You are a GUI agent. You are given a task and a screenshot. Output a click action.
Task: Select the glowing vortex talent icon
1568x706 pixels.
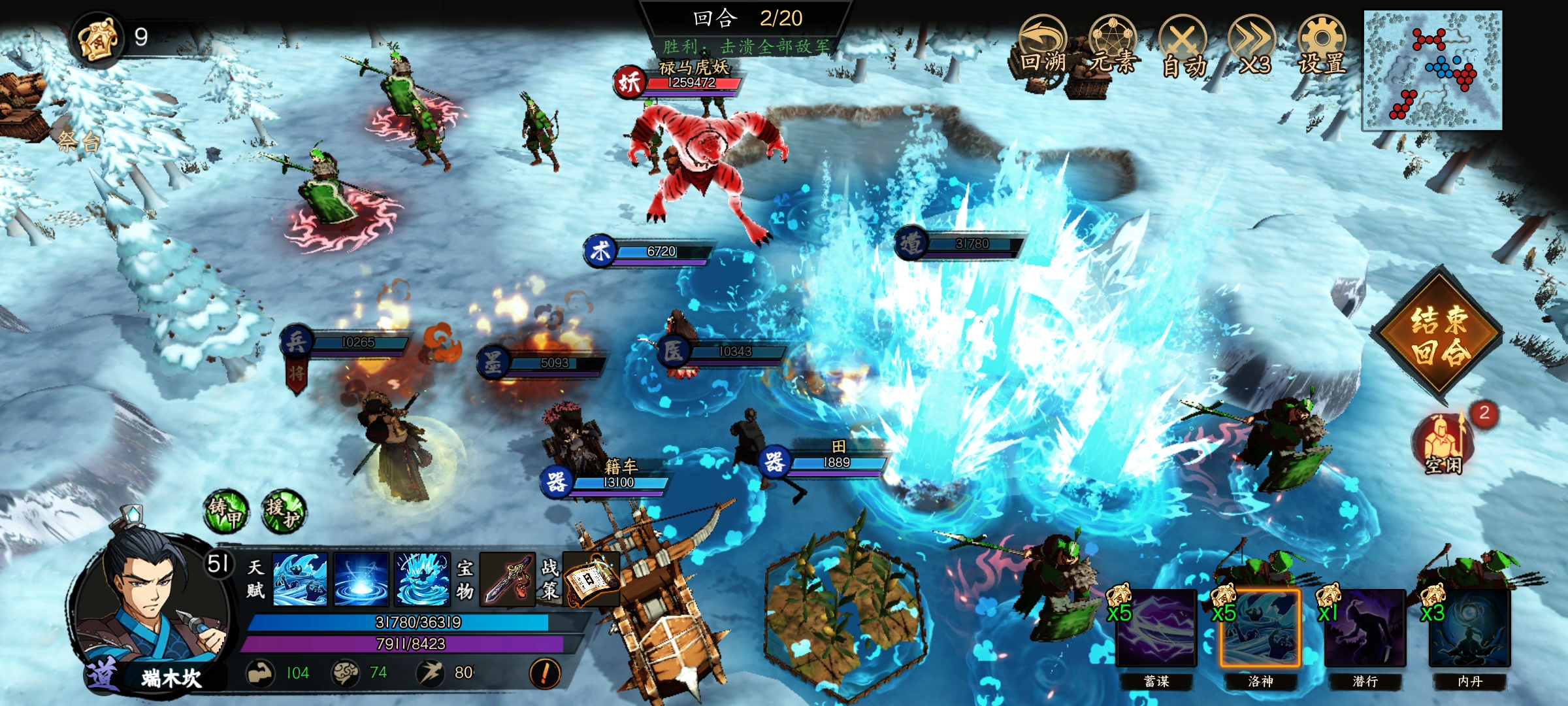pyautogui.click(x=361, y=579)
